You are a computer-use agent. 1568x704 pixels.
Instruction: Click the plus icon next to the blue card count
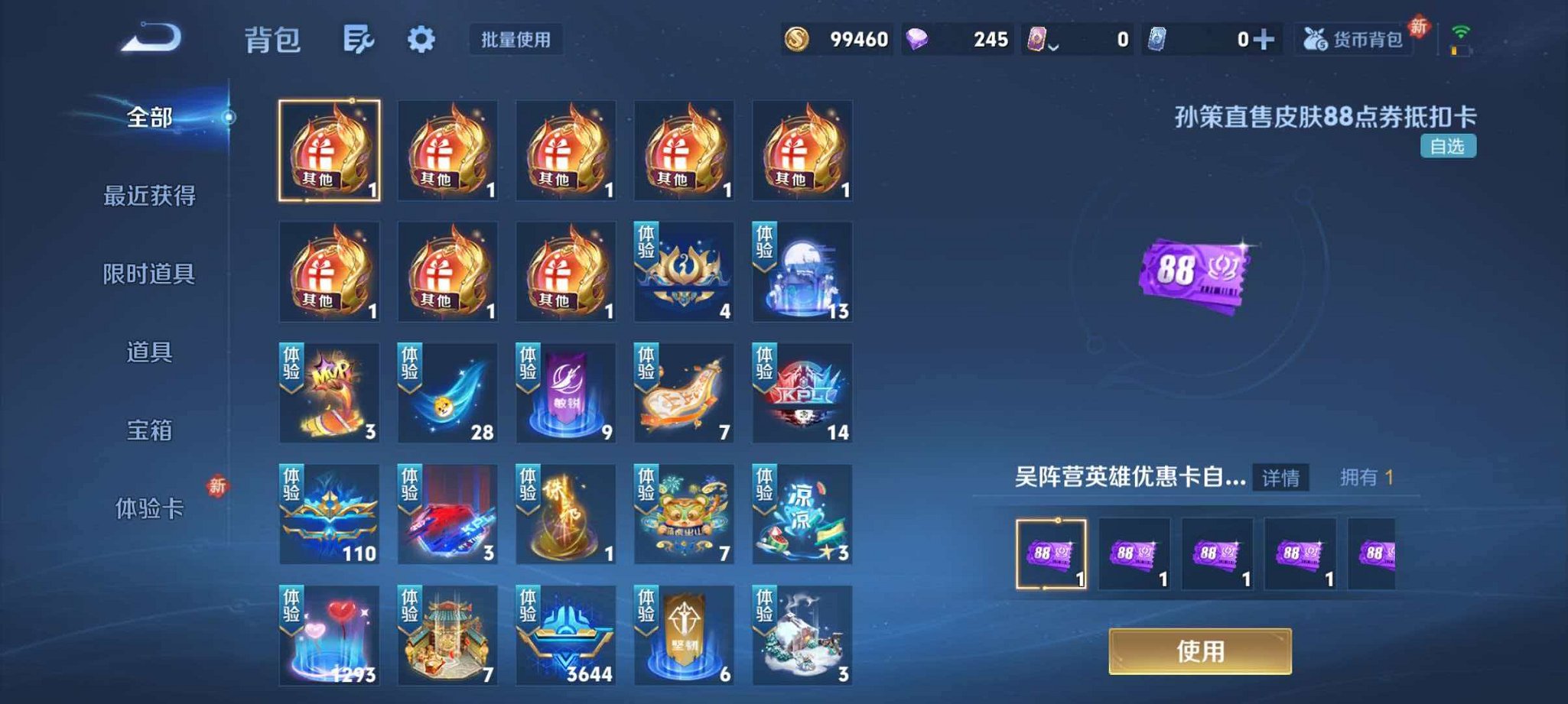pos(1272,38)
